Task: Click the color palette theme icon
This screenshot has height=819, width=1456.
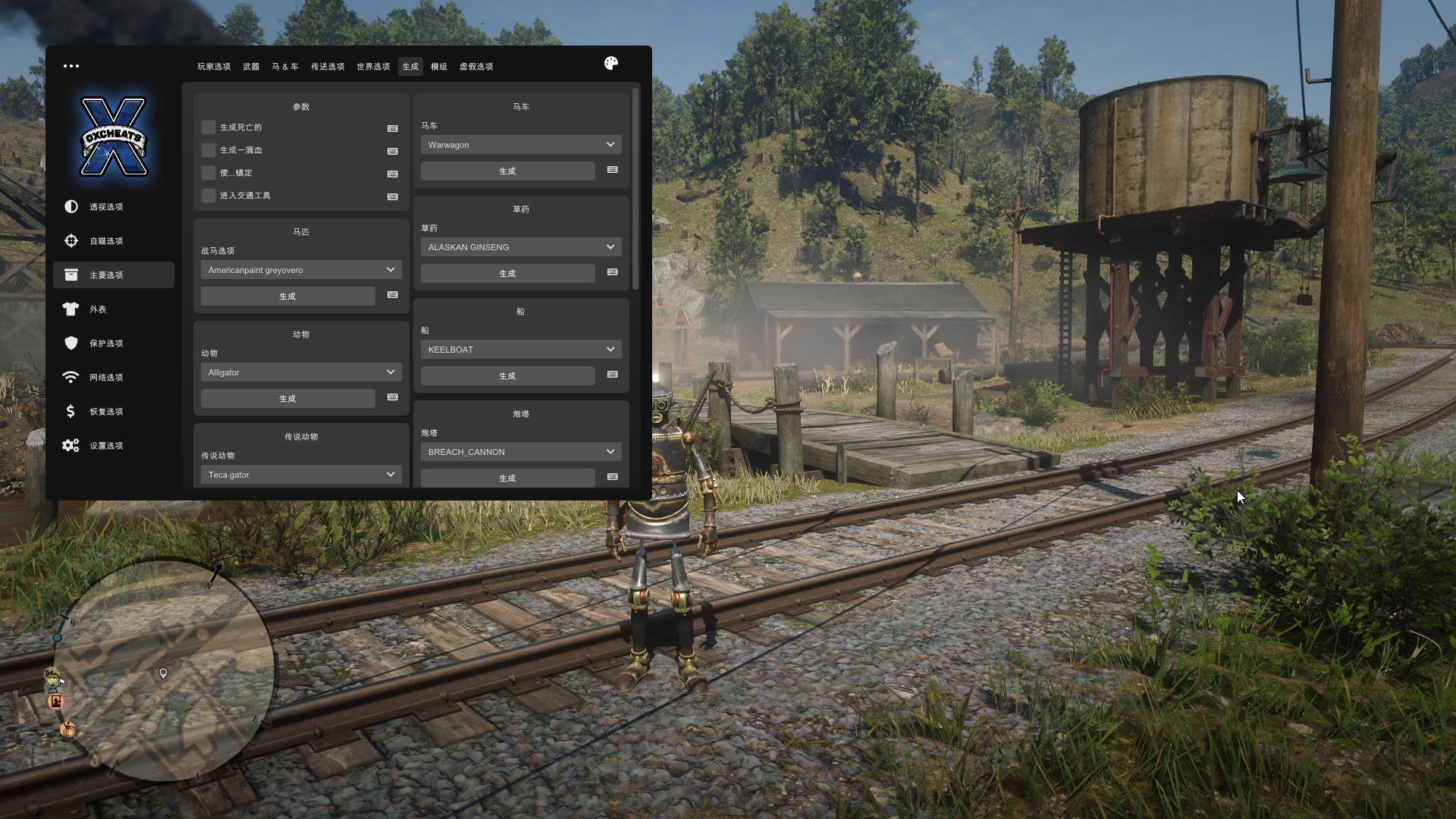Action: [x=611, y=64]
